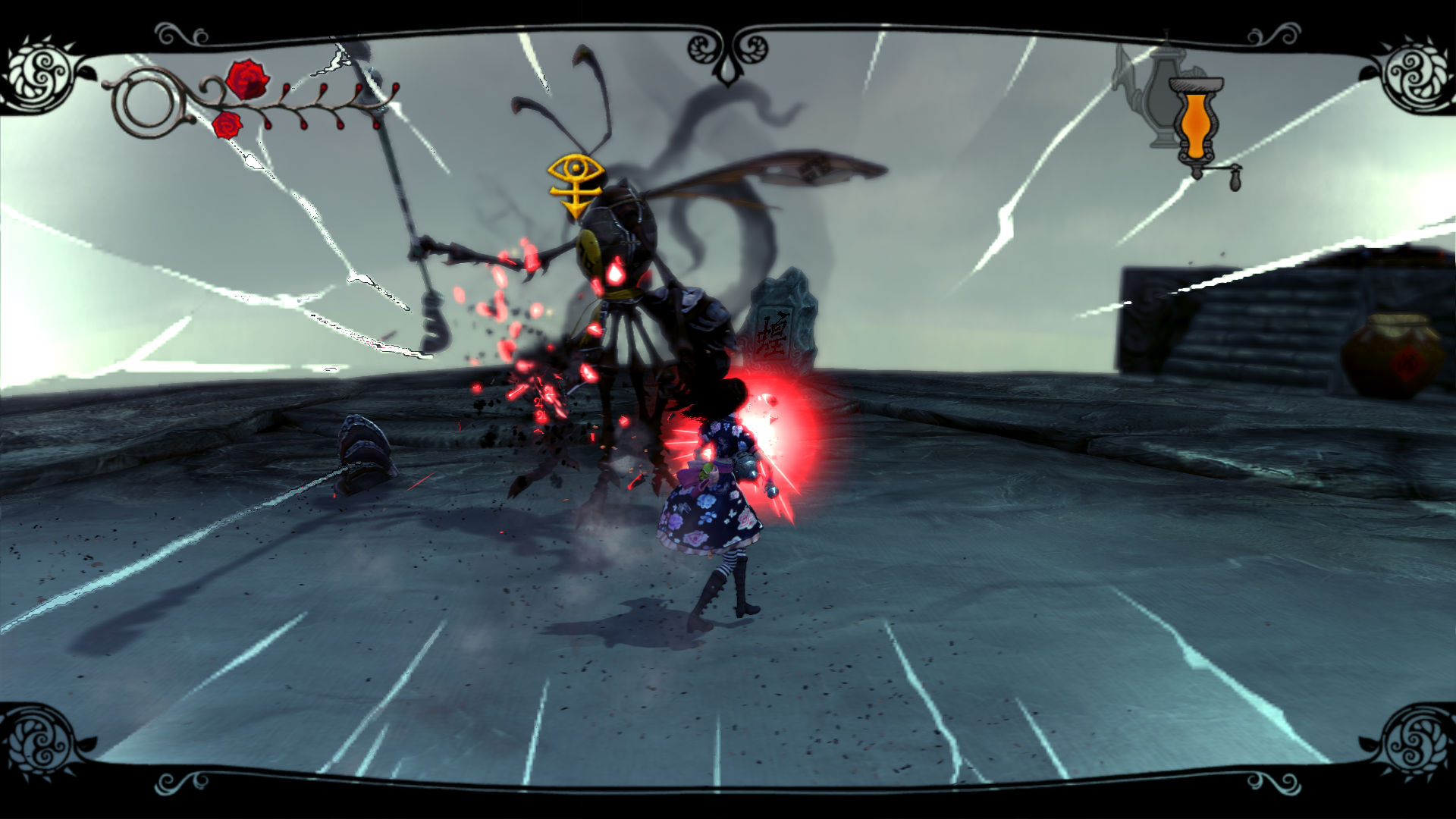Select the Teapot Cannon weapon icon
Image resolution: width=1456 pixels, height=819 pixels.
tap(1147, 95)
